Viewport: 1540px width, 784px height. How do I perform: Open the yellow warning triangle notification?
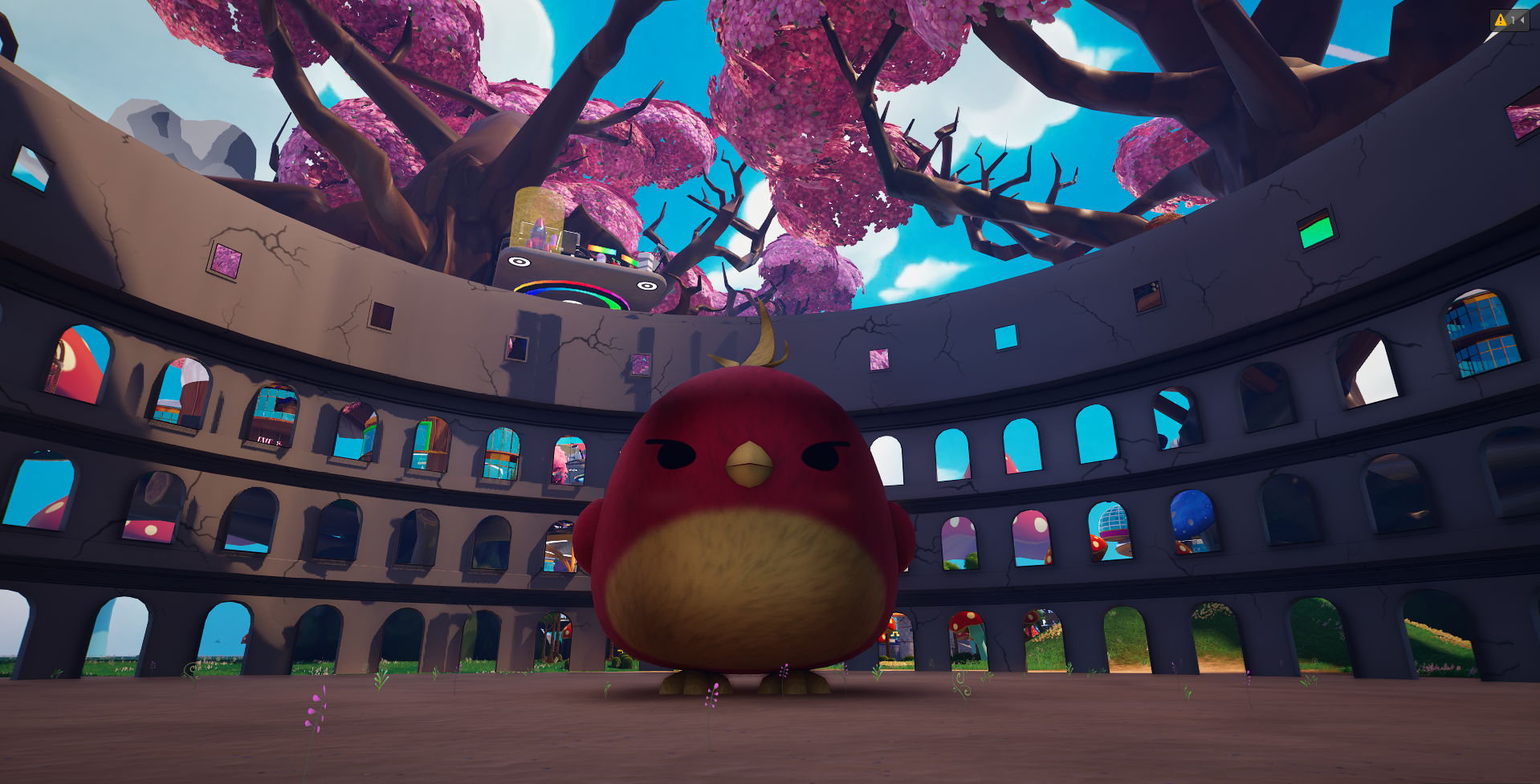[1500, 20]
